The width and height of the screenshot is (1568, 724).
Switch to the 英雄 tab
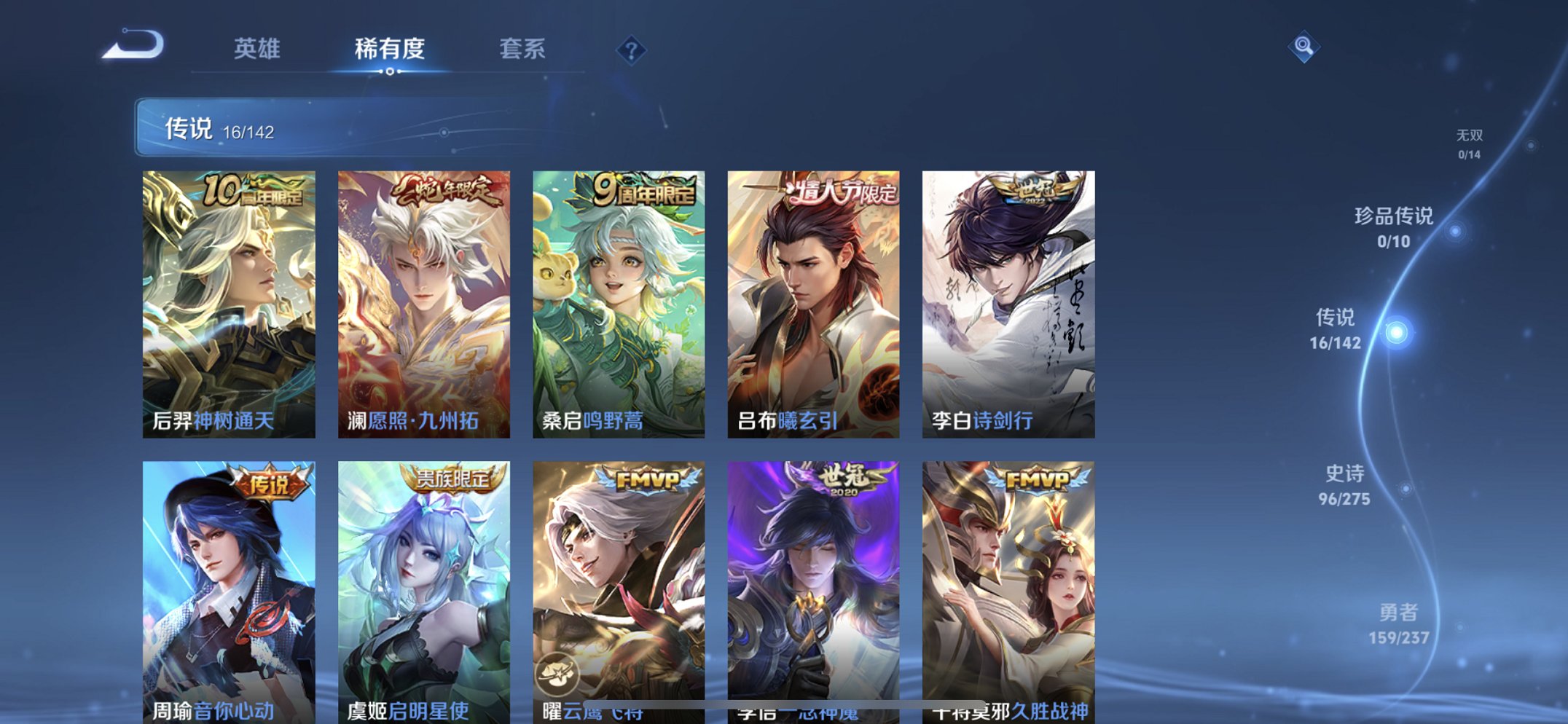256,49
